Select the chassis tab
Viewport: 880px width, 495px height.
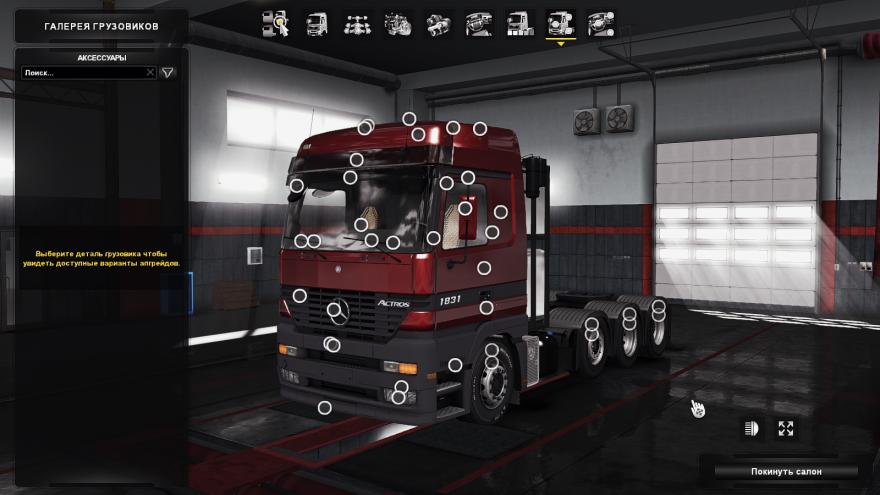coord(357,23)
